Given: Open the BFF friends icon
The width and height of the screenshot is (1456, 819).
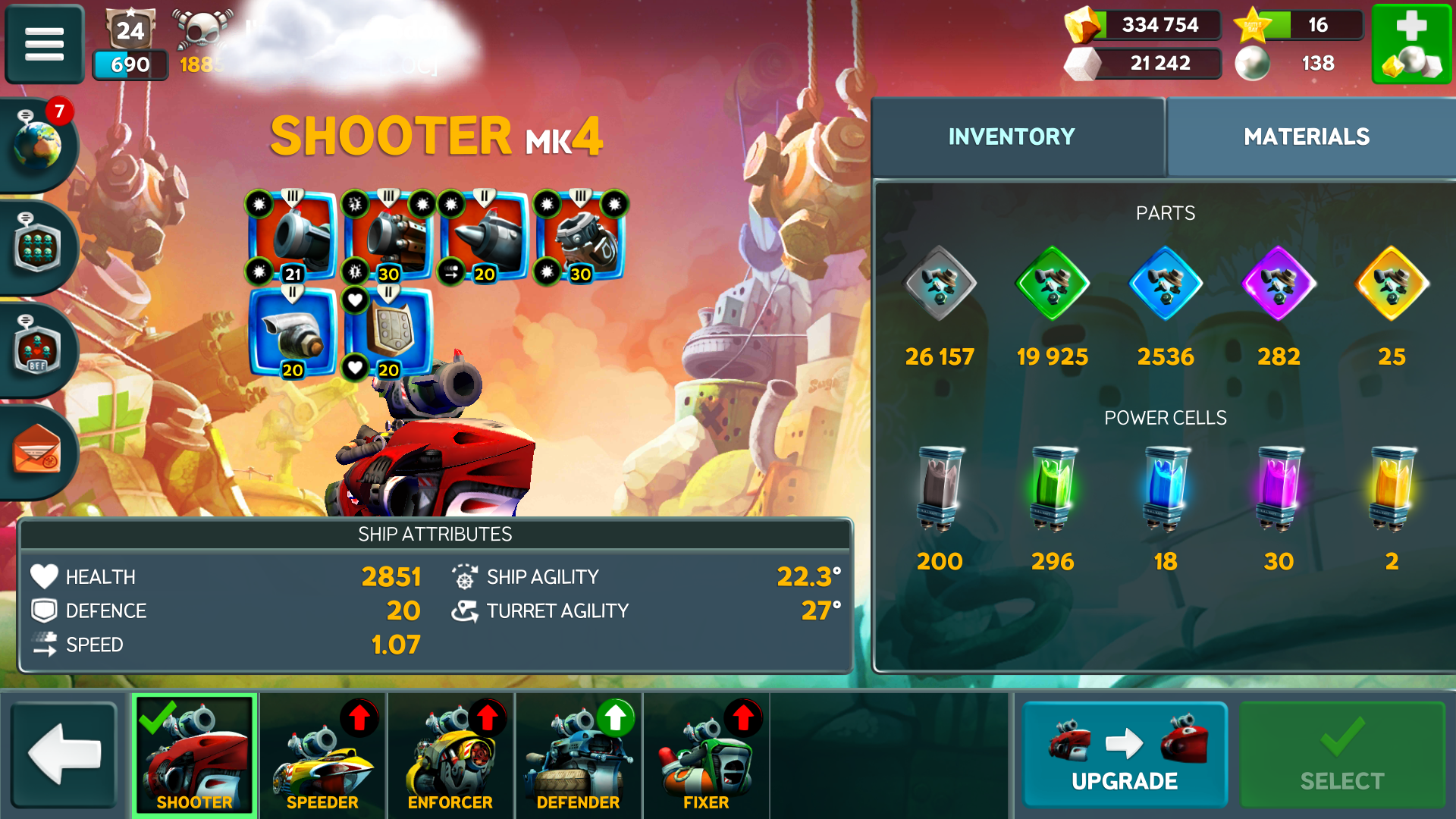Looking at the screenshot, I should tap(38, 349).
